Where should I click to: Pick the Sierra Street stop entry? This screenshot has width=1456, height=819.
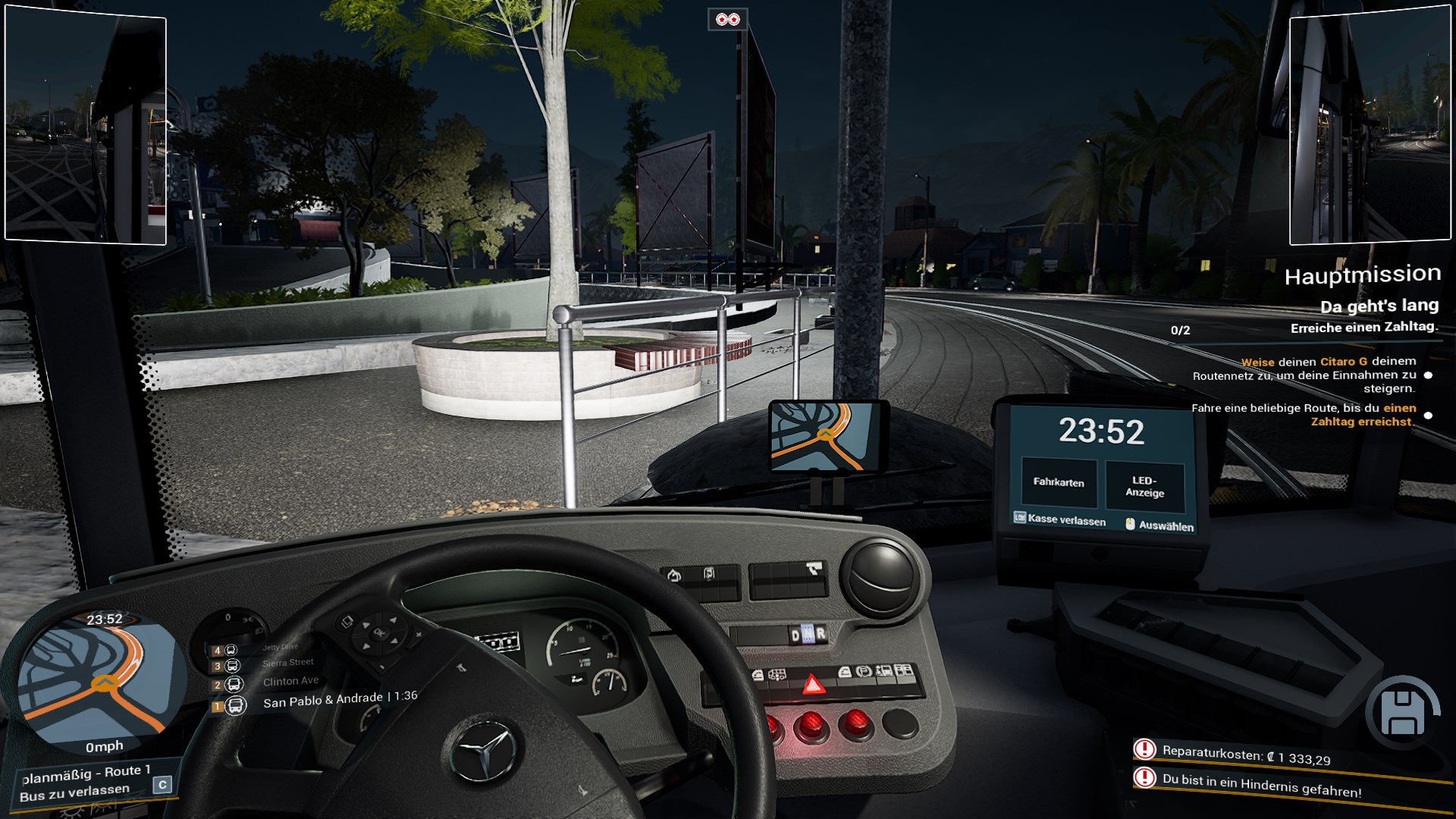point(287,663)
